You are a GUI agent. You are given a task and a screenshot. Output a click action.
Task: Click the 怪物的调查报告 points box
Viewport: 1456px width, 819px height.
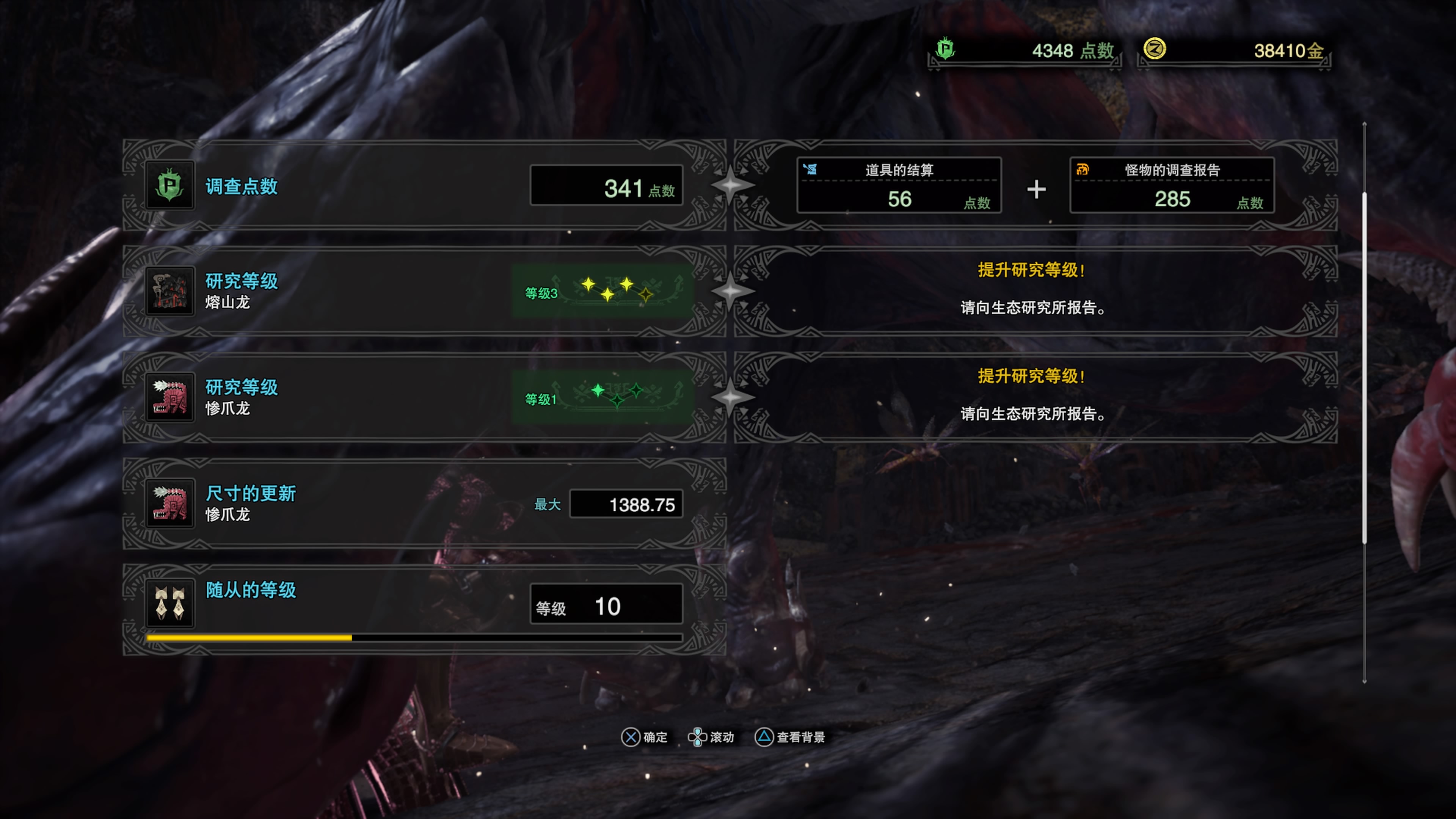point(1172,185)
